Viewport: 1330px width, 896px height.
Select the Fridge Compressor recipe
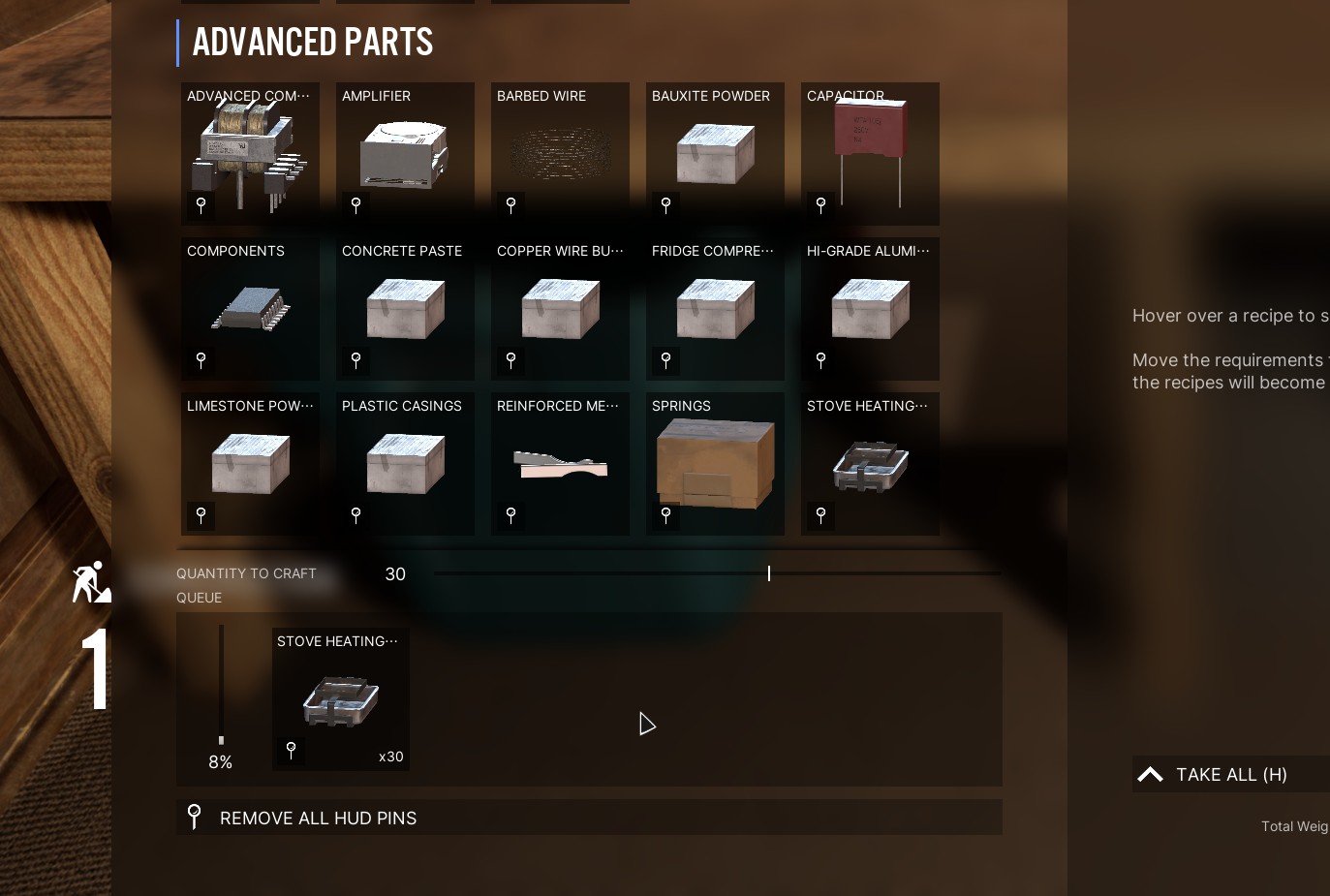click(x=715, y=309)
